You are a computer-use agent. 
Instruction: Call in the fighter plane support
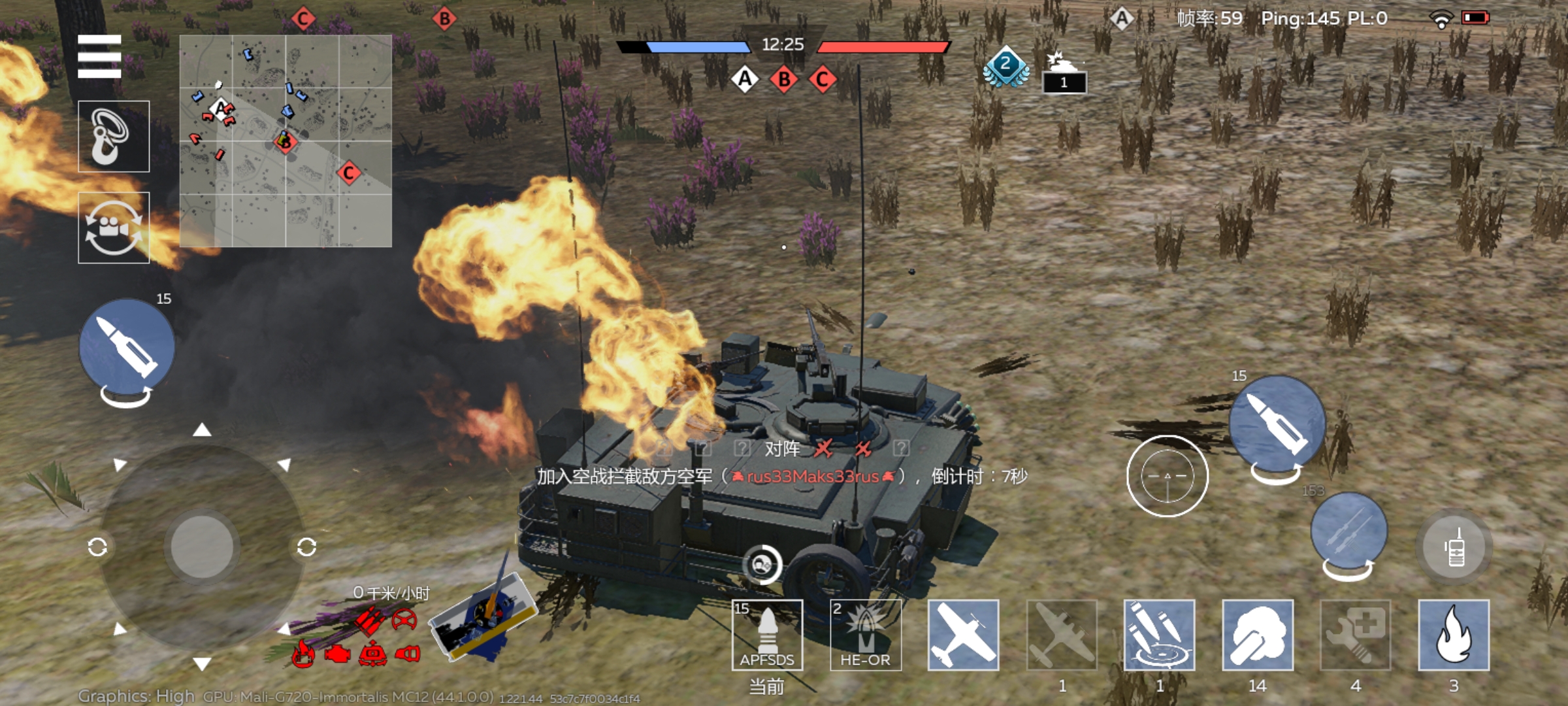click(x=963, y=635)
